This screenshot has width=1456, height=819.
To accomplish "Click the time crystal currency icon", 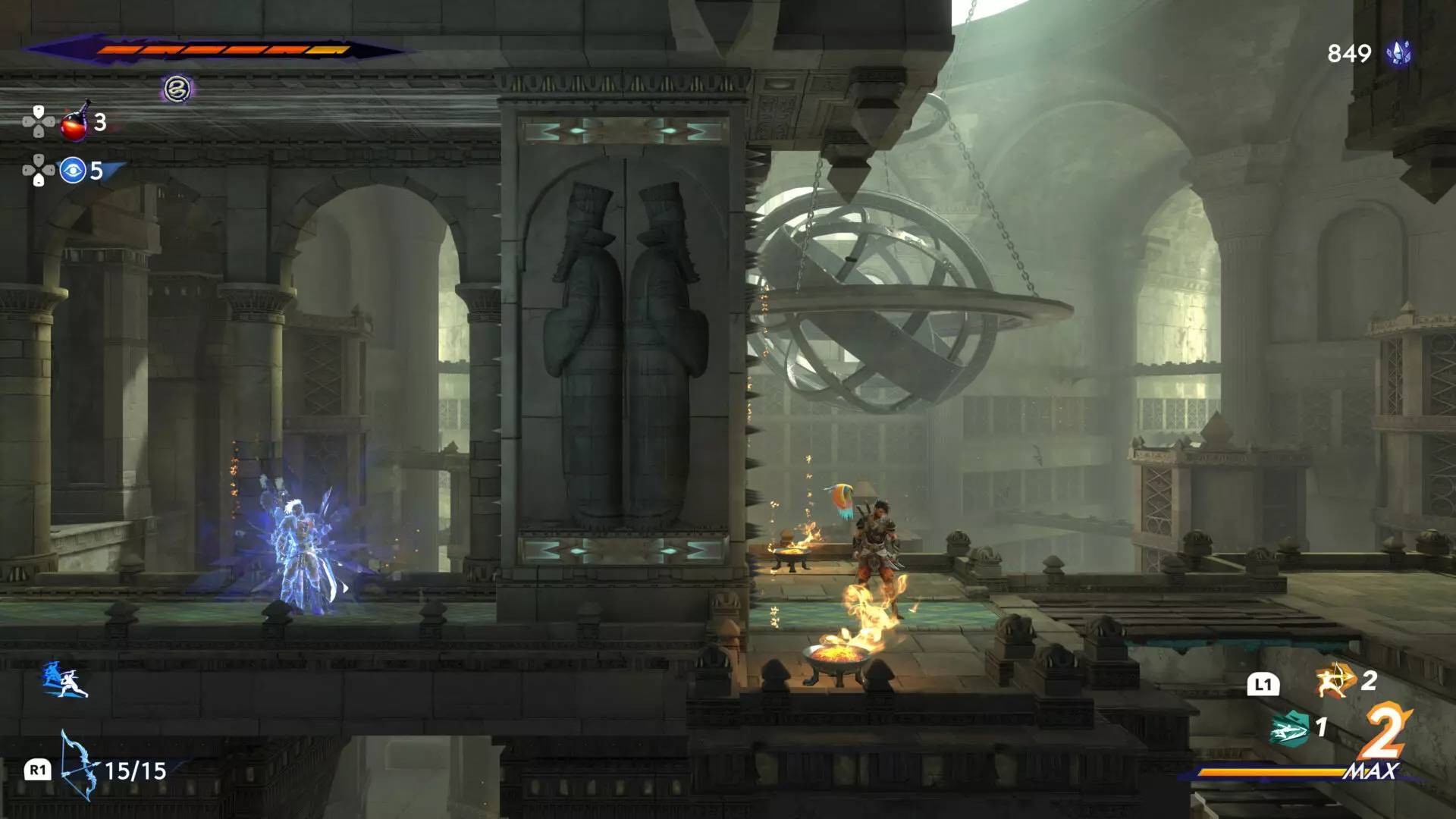I will click(1398, 53).
